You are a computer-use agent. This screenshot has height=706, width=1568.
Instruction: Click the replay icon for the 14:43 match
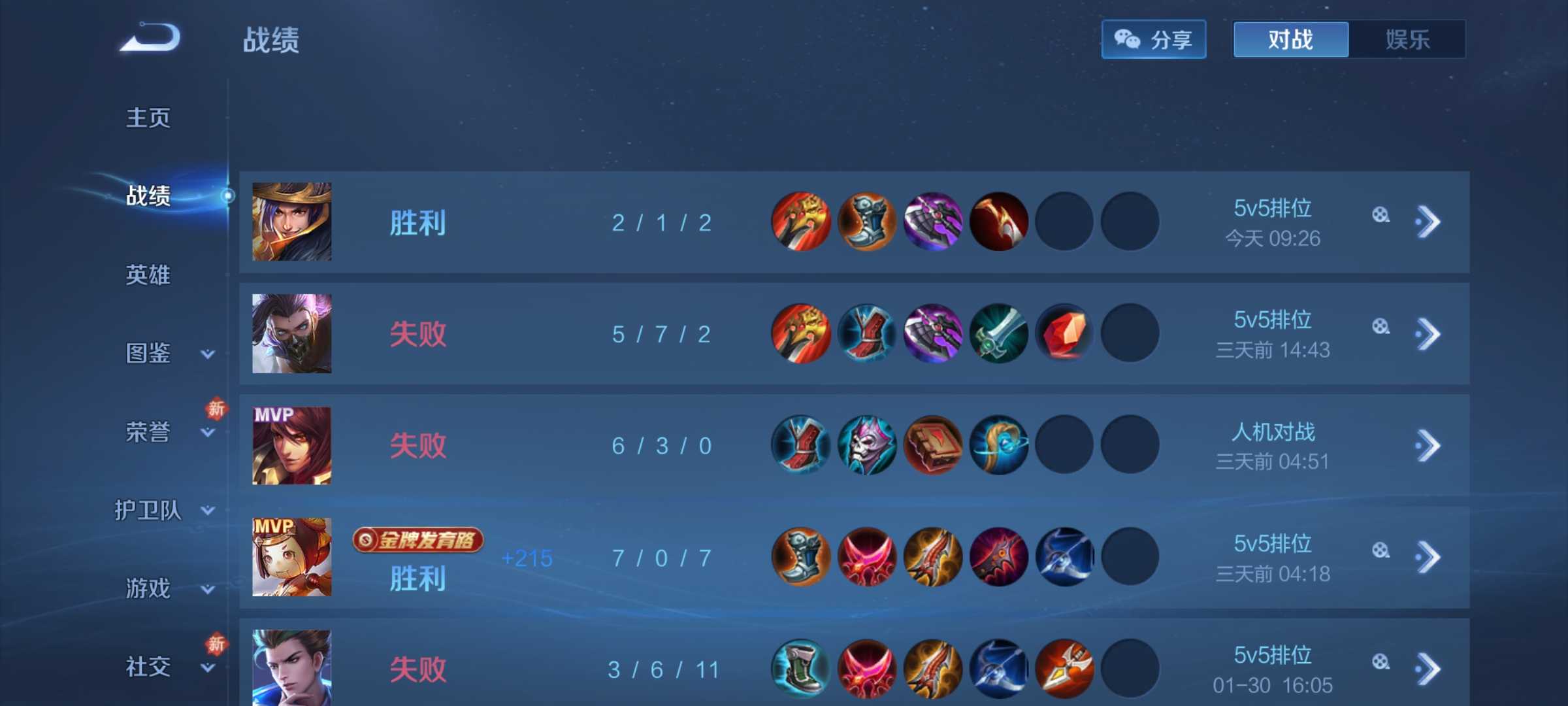1380,326
